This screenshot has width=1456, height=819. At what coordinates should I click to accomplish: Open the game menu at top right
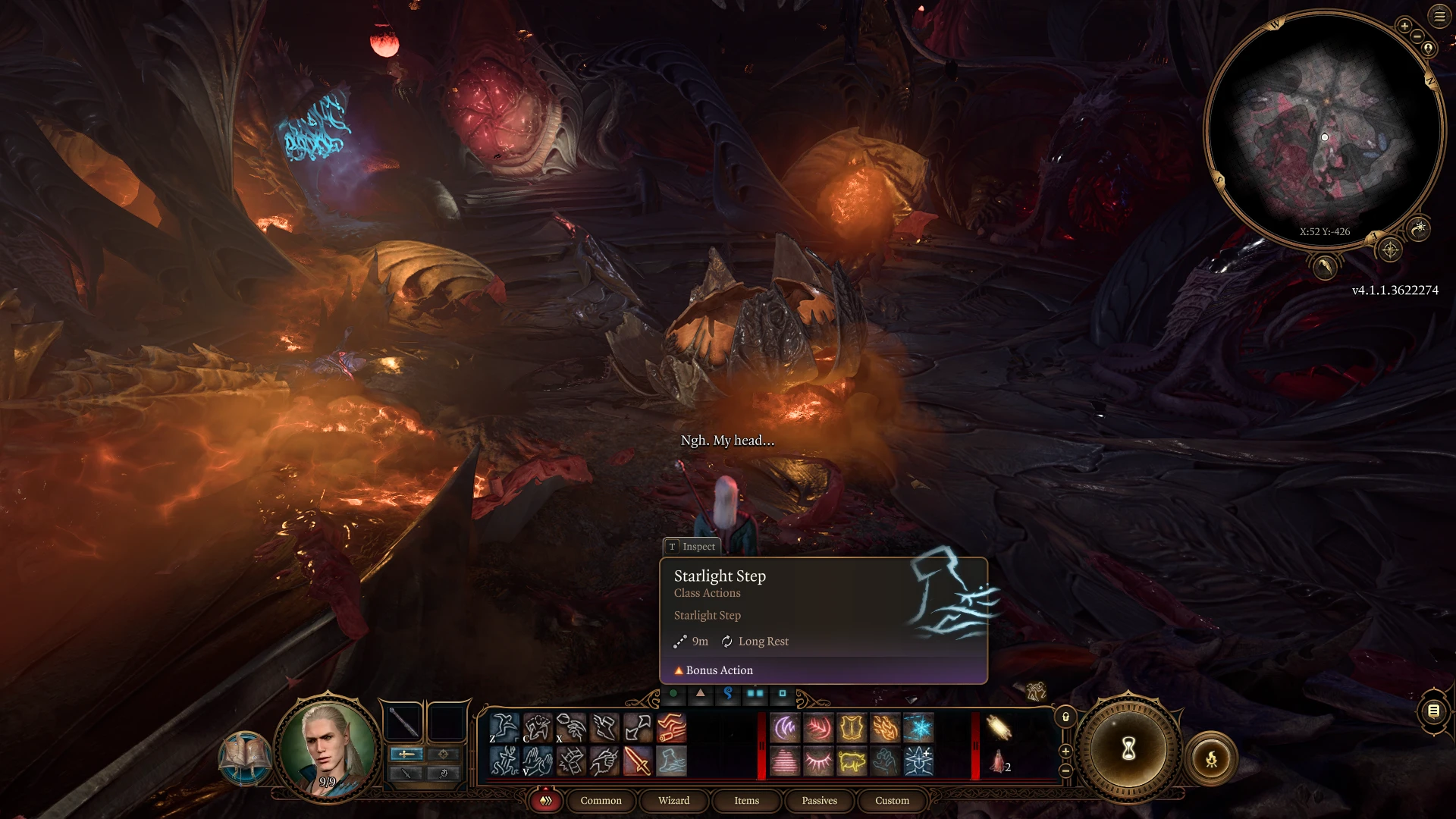click(x=1439, y=16)
